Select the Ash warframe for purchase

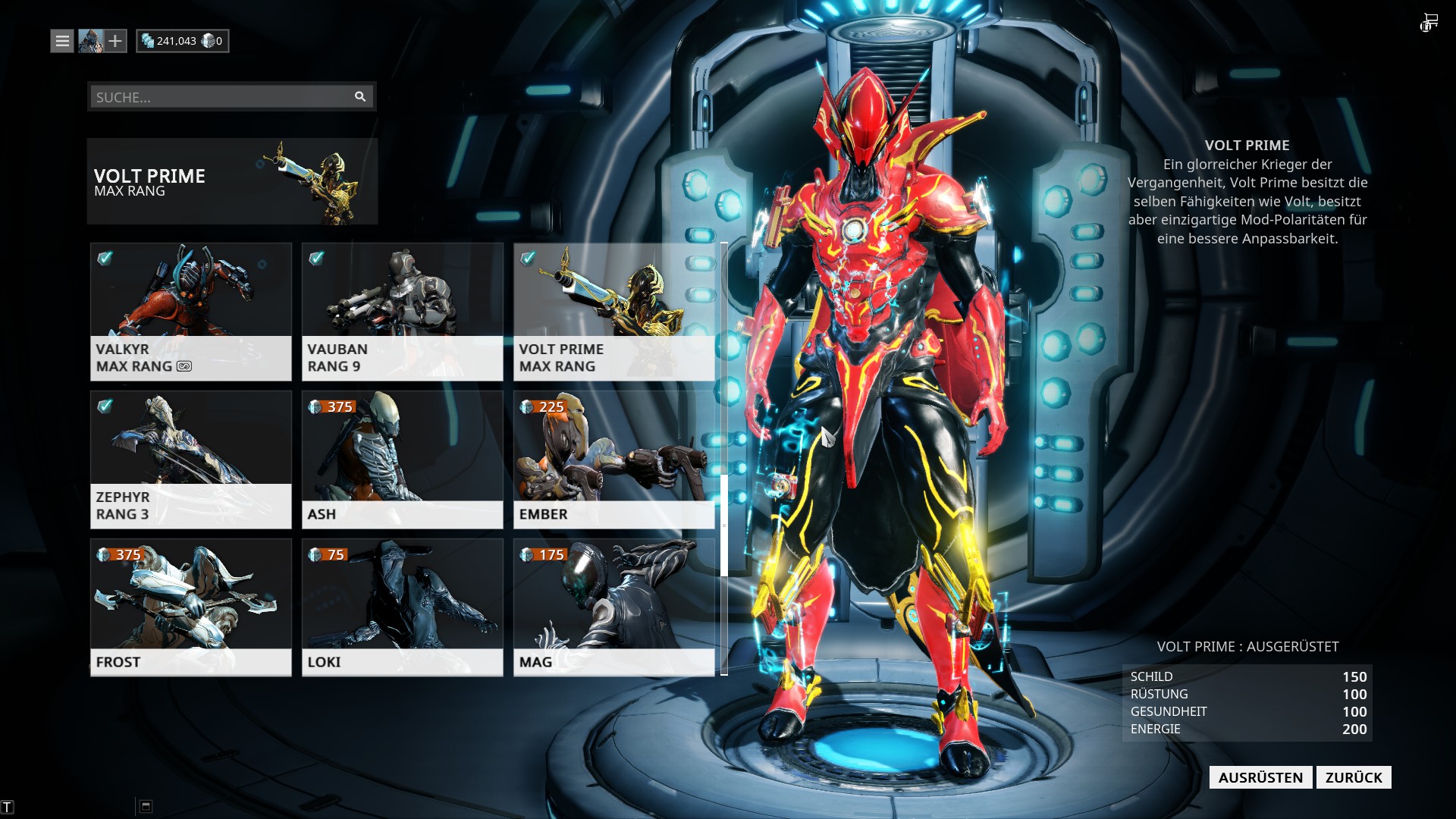(402, 459)
